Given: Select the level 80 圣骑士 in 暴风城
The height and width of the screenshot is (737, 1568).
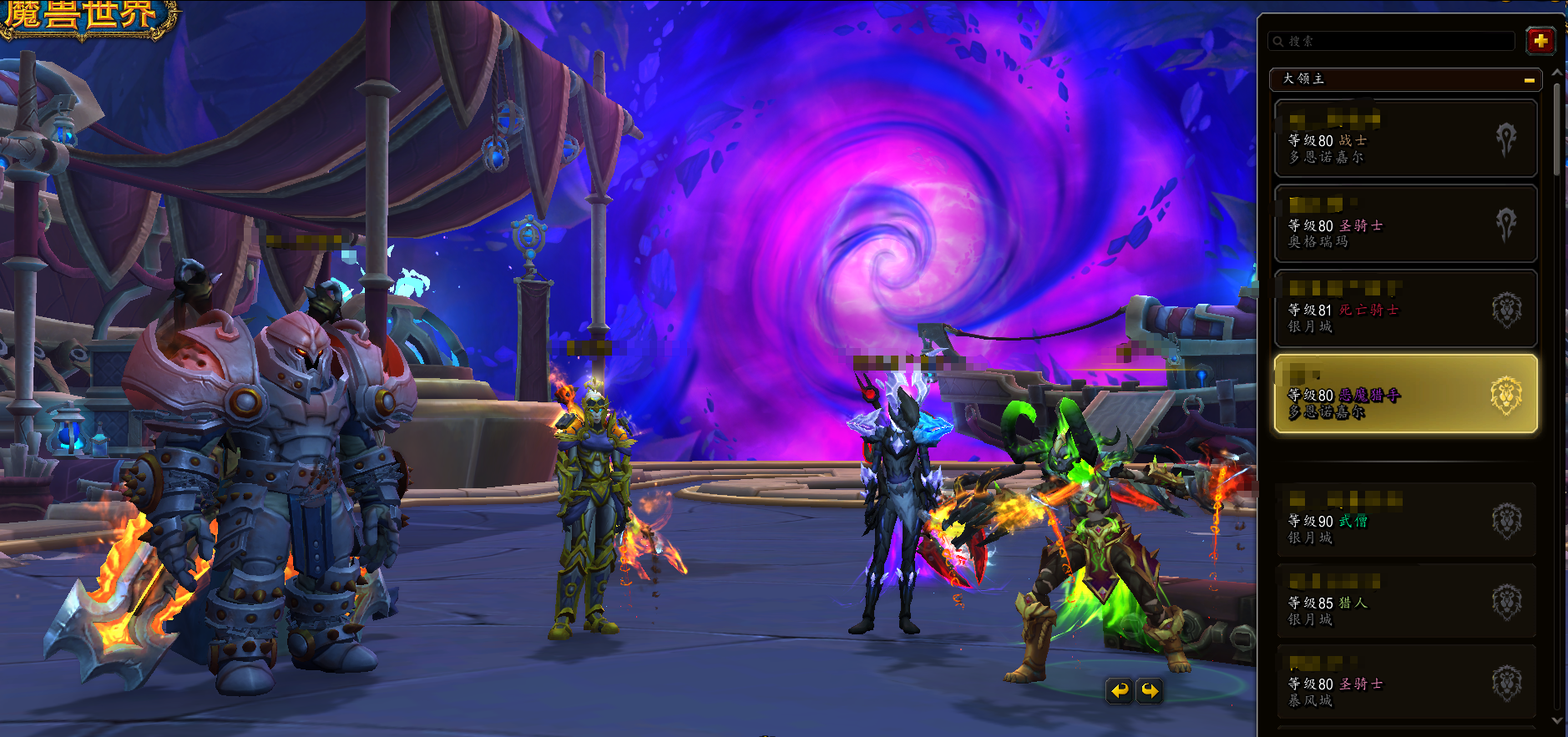Looking at the screenshot, I should pos(1405,682).
